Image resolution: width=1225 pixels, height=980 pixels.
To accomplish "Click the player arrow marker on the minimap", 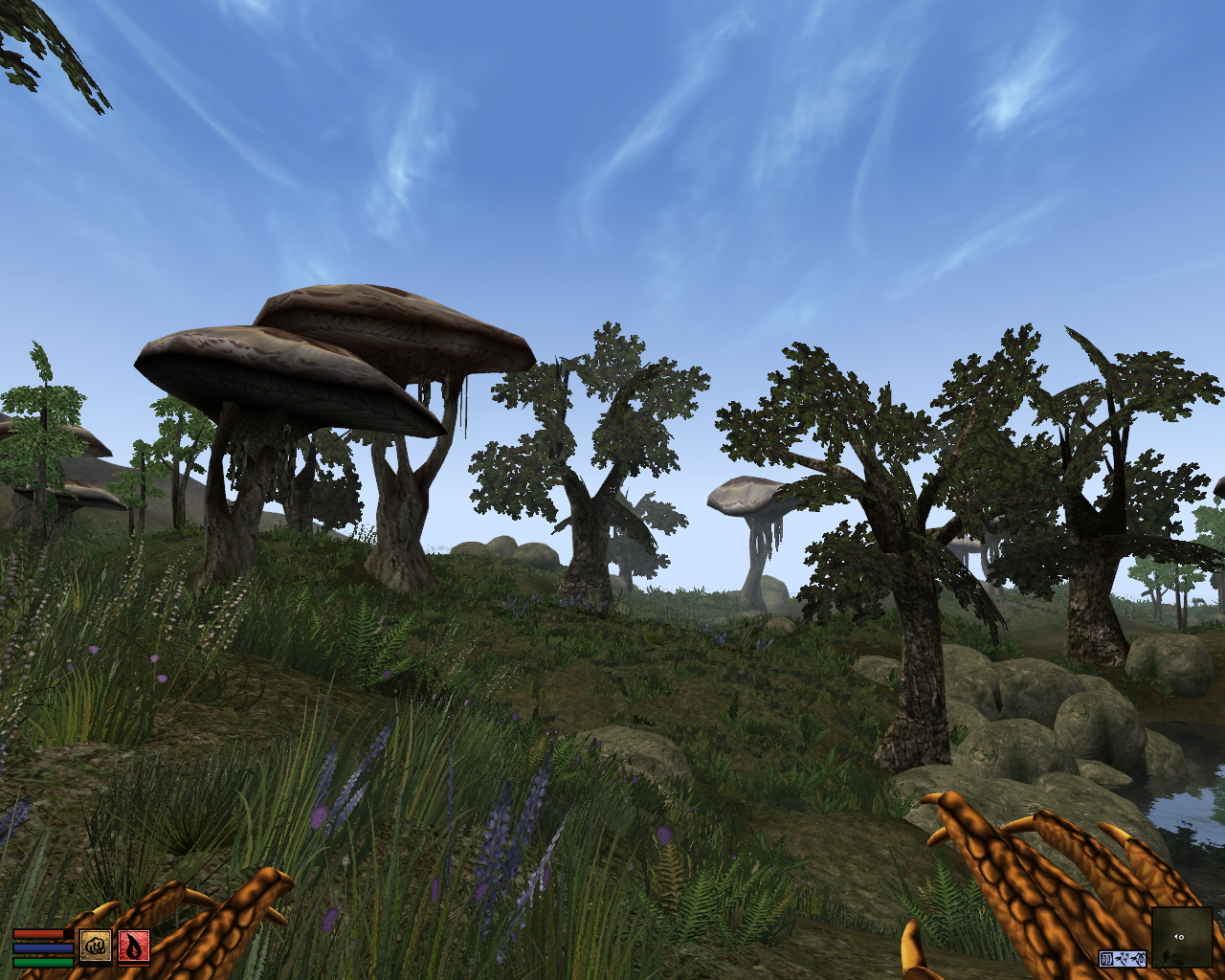I will (1180, 937).
